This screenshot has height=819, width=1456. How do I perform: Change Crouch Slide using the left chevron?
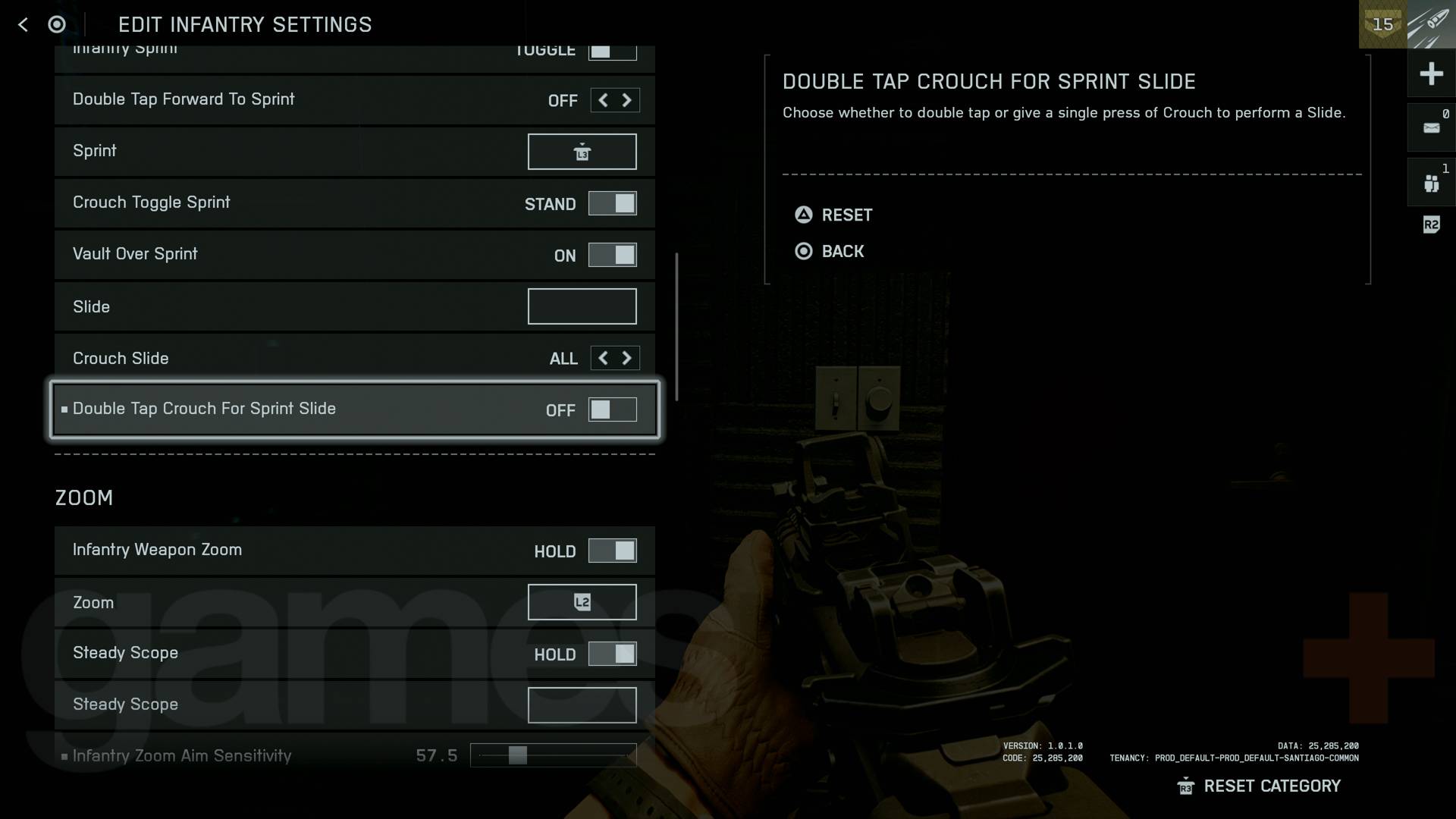(x=601, y=358)
